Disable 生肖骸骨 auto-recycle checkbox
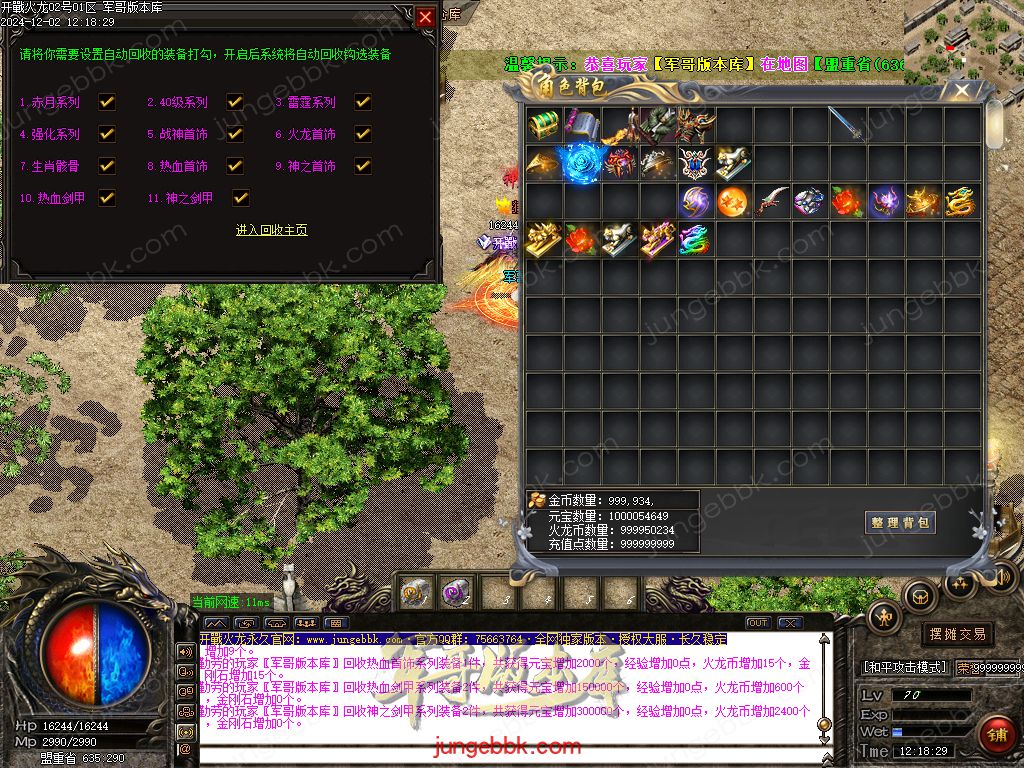This screenshot has height=768, width=1024. [x=107, y=166]
